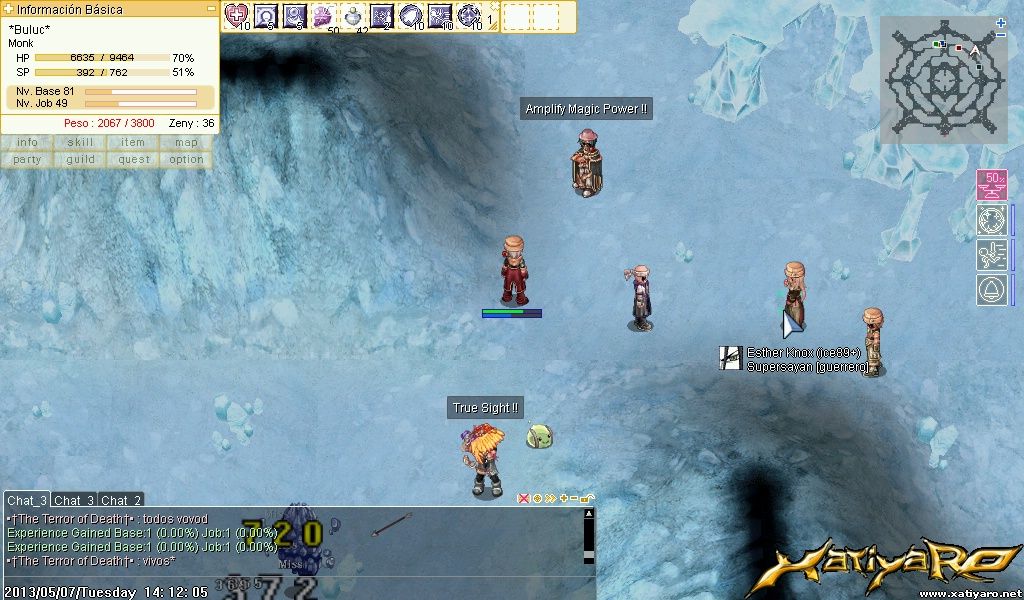Open the item inventory button
Image resolution: width=1024 pixels, height=600 pixels.
[x=133, y=142]
